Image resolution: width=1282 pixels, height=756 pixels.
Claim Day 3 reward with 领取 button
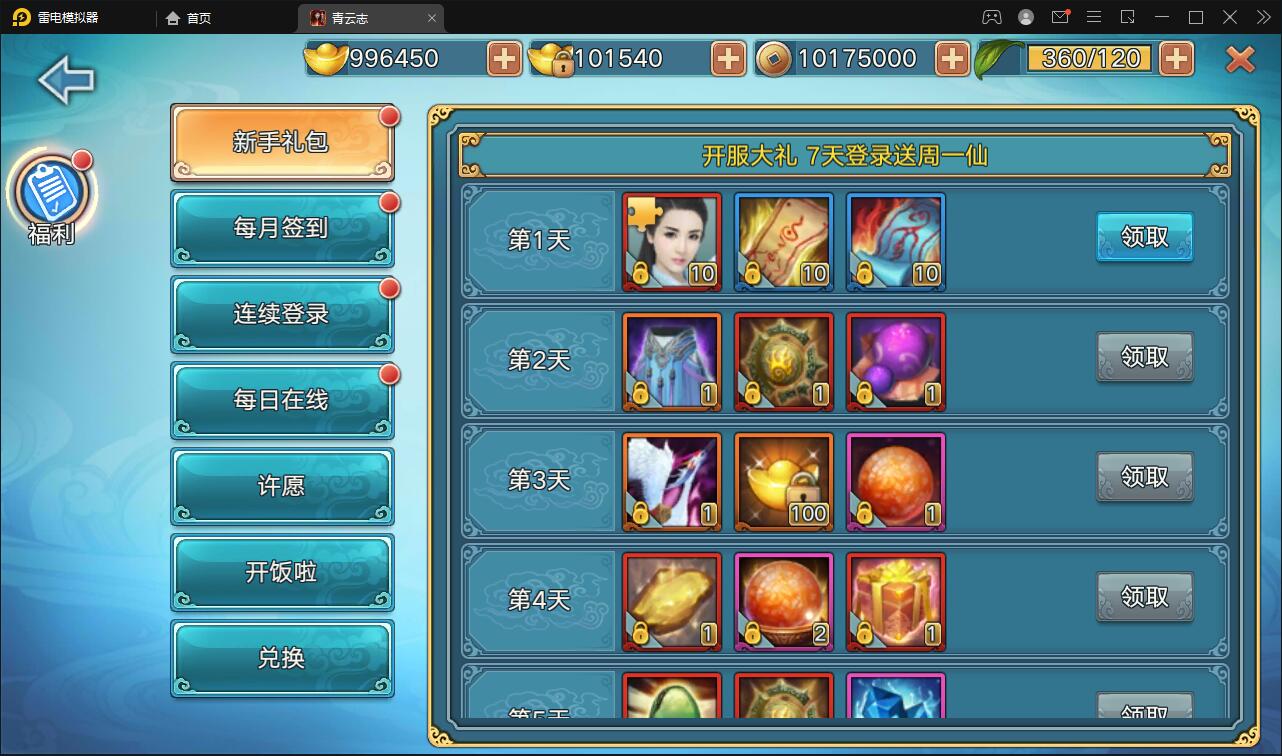pyautogui.click(x=1144, y=478)
